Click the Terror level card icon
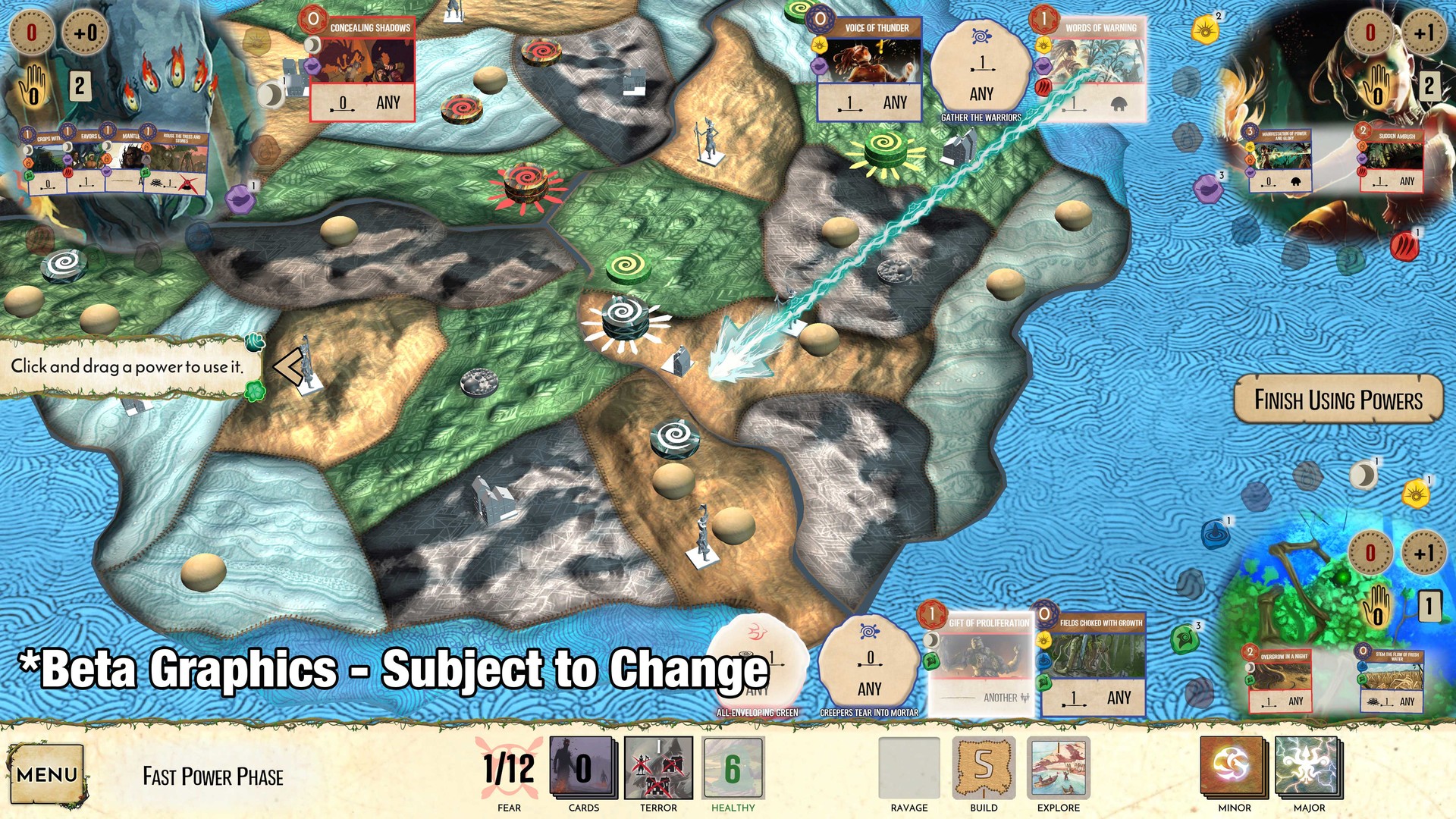The height and width of the screenshot is (819, 1456). click(658, 769)
